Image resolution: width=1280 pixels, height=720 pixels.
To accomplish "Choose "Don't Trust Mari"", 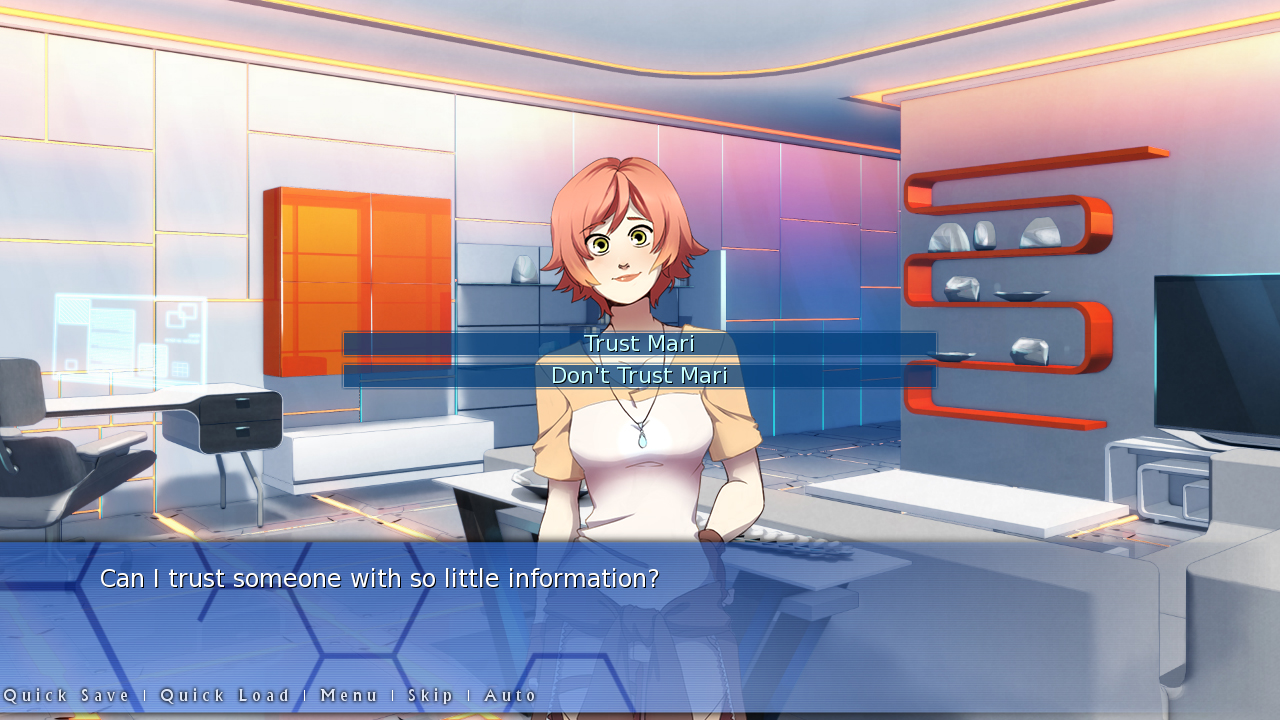I will [x=639, y=375].
